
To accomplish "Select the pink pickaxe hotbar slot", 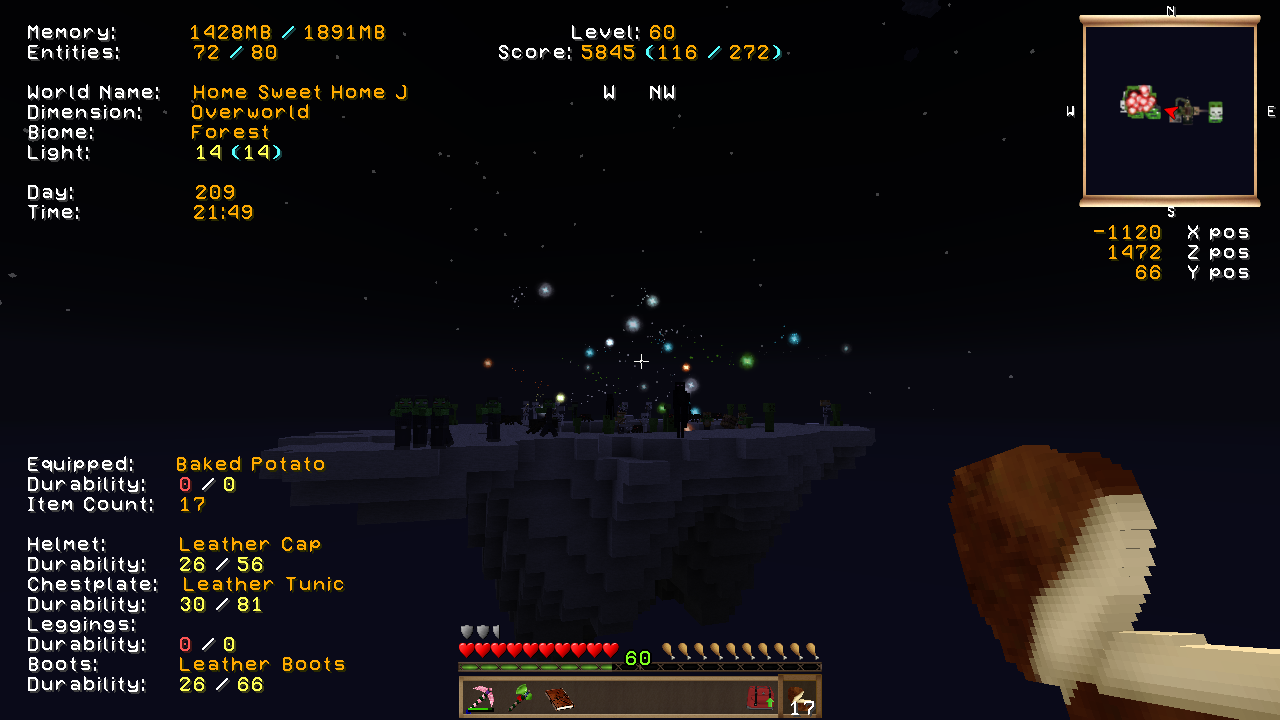I will [481, 697].
